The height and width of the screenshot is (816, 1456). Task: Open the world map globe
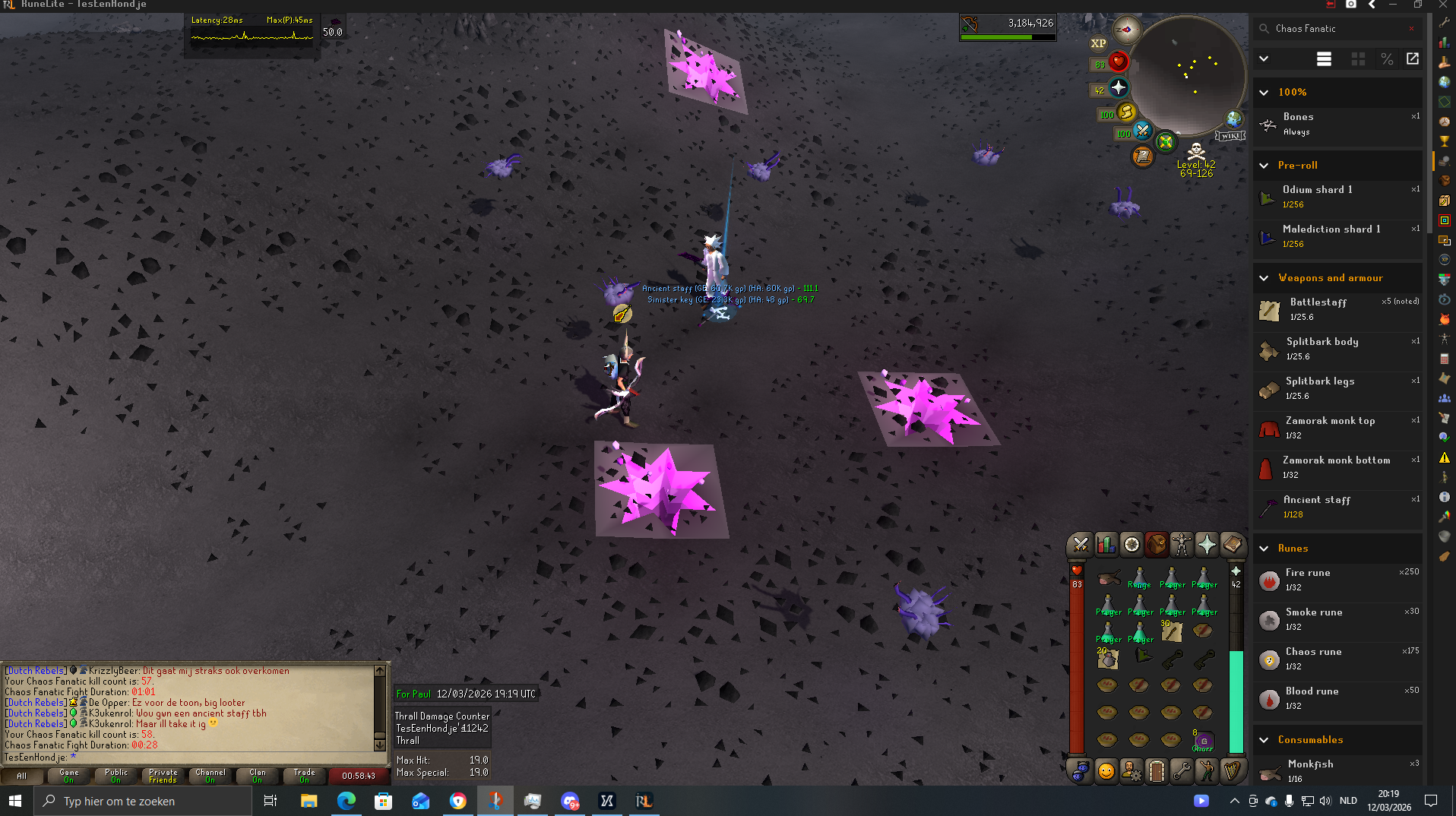click(1233, 119)
